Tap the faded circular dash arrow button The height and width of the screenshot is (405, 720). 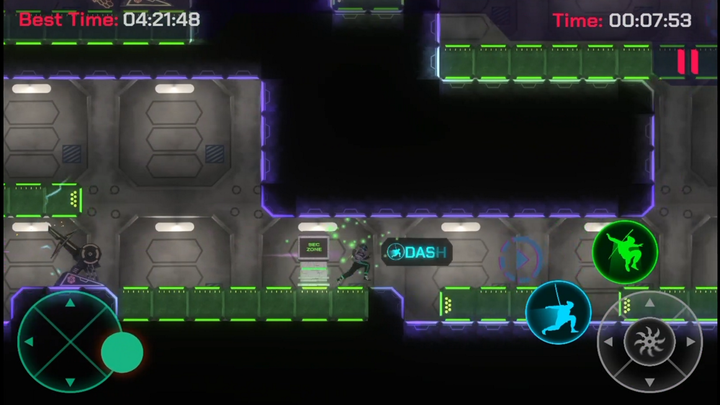[x=520, y=258]
